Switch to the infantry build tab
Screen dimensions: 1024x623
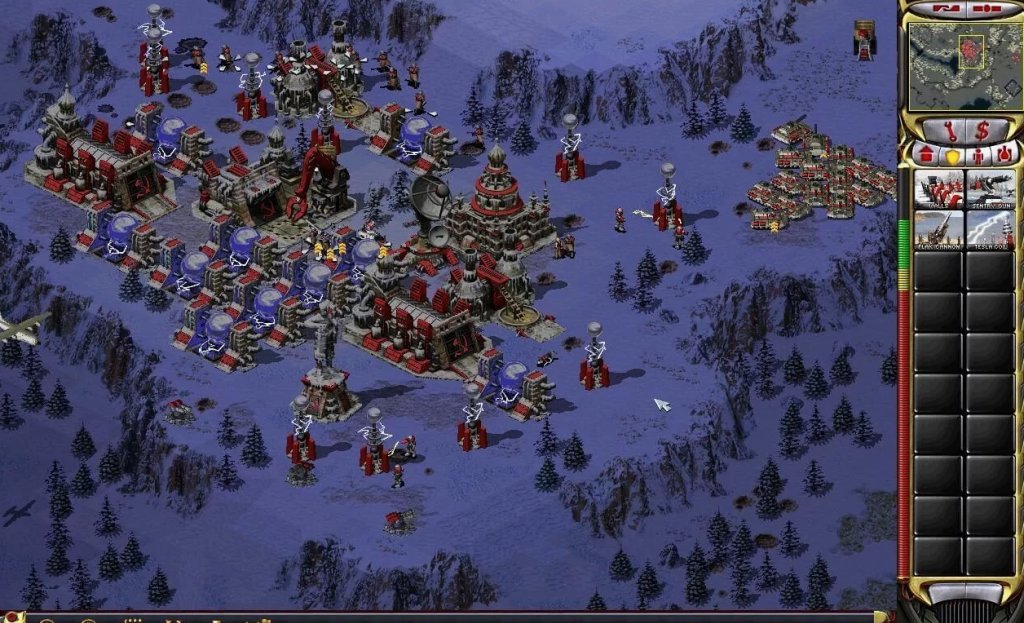coord(977,155)
